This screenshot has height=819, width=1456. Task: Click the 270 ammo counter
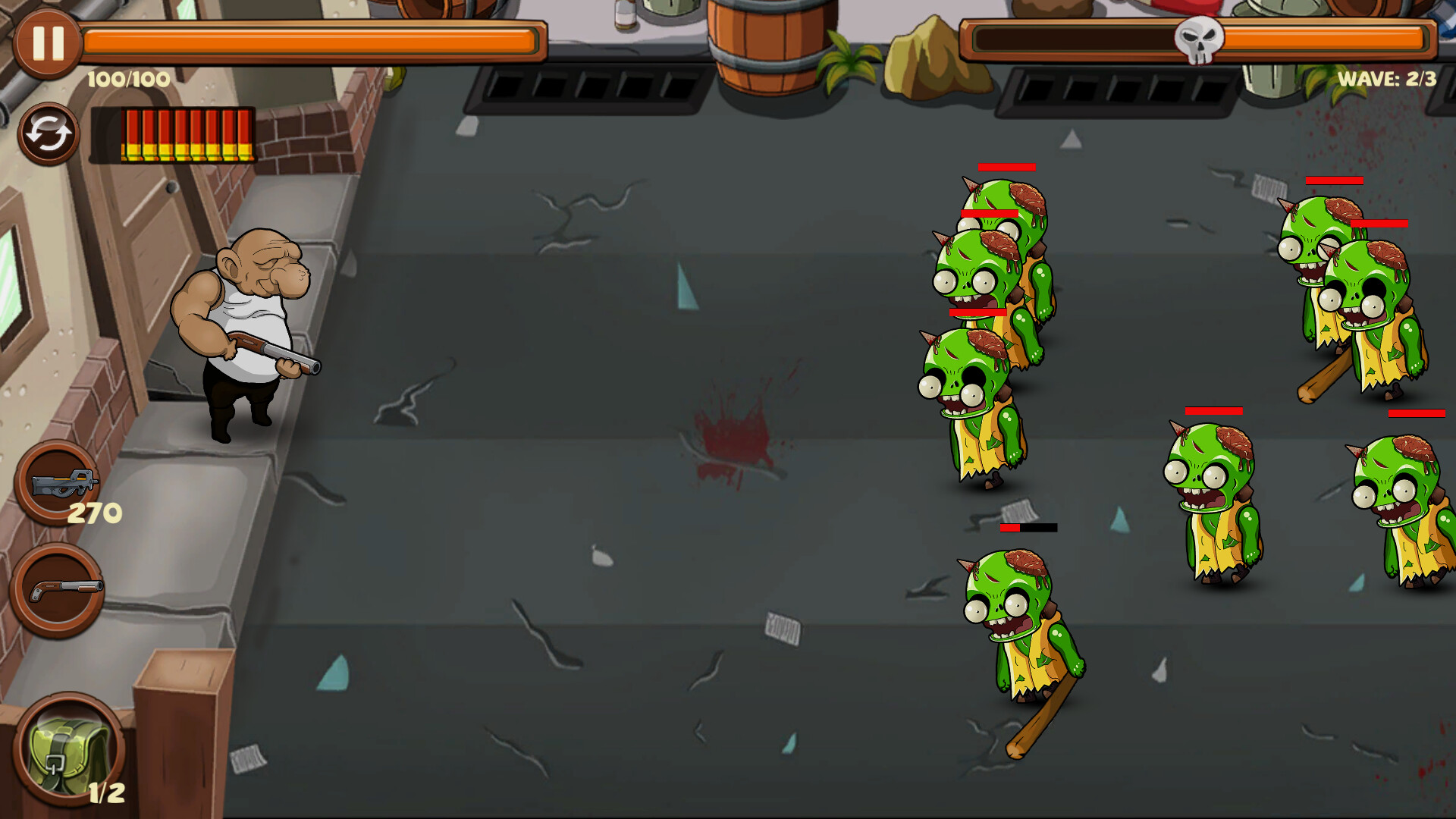point(95,512)
